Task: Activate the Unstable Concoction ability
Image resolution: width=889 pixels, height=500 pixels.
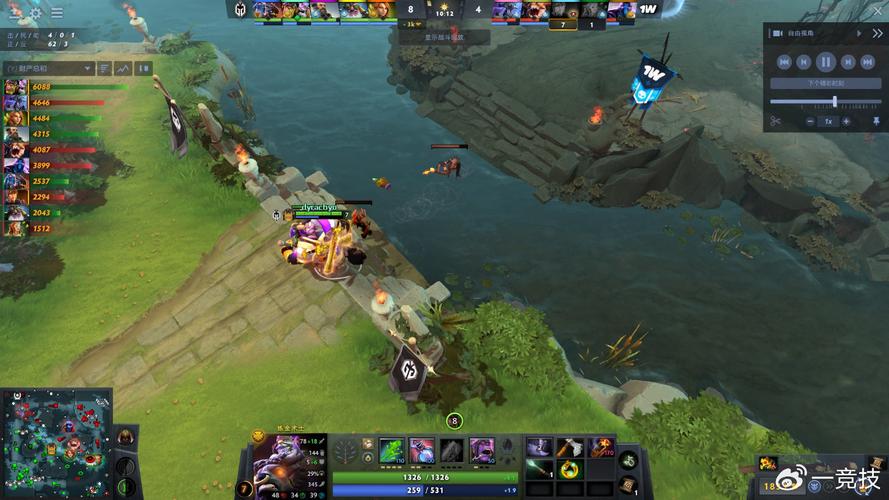Action: (x=421, y=449)
